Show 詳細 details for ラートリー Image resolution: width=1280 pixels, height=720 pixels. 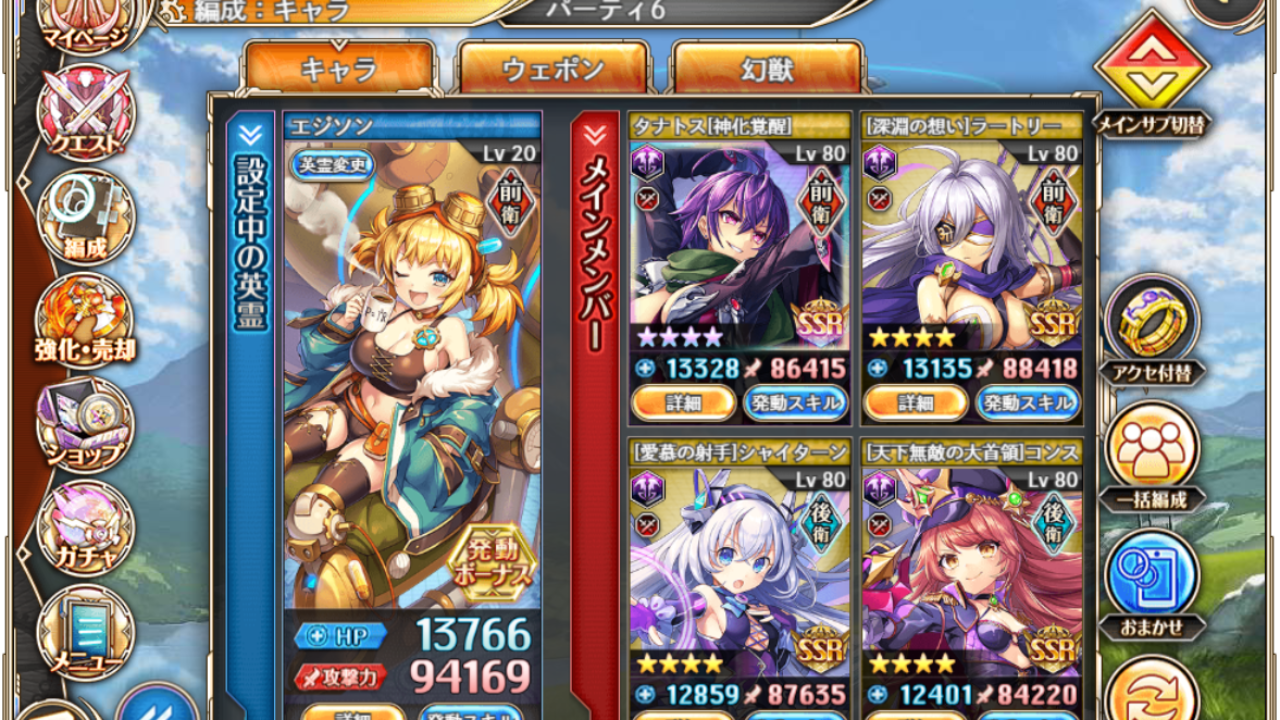[914, 403]
